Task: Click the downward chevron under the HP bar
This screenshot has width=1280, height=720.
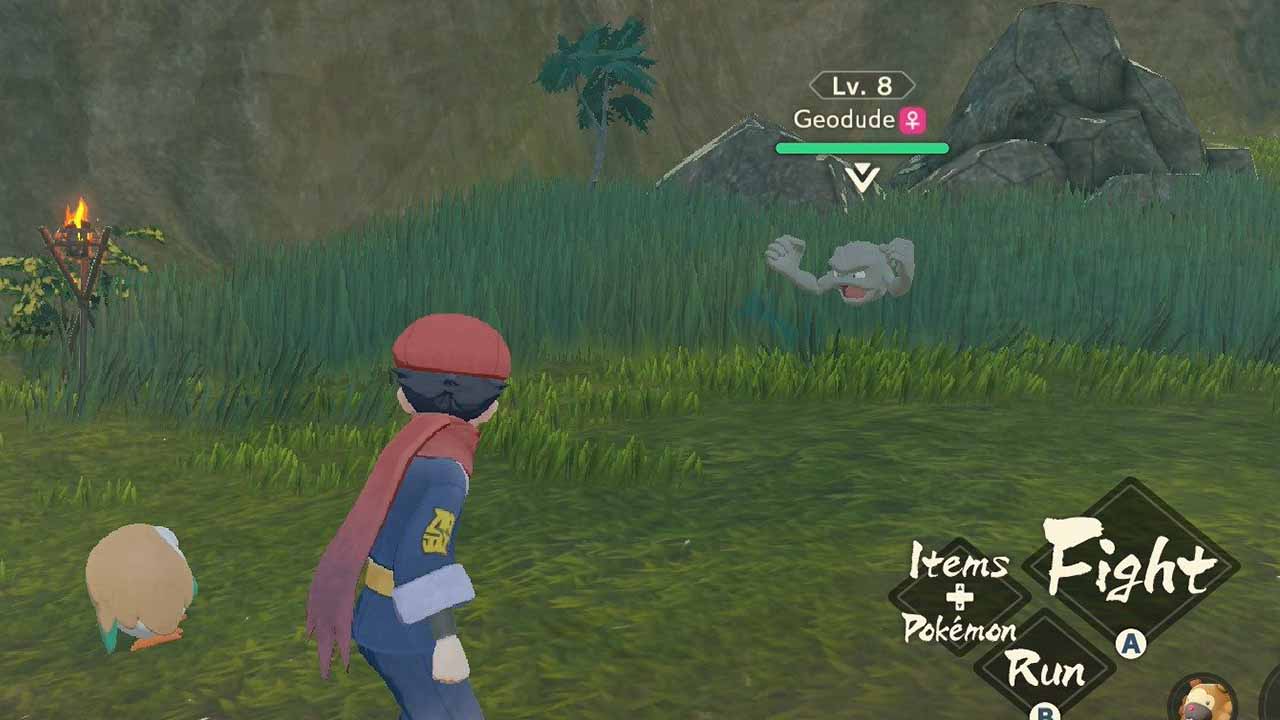Action: point(862,175)
